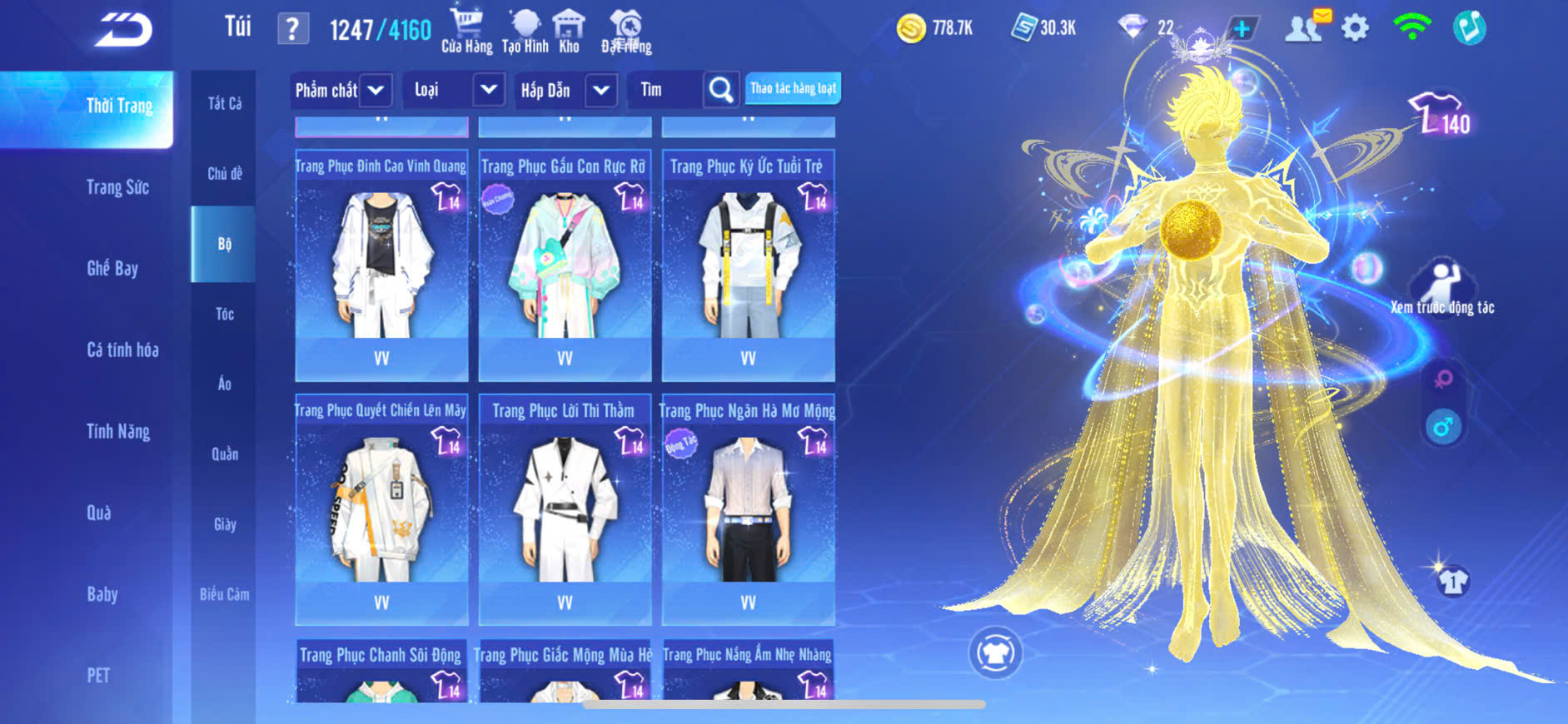Switch to Ghế Bay tab
This screenshot has height=724, width=1568.
(x=112, y=268)
